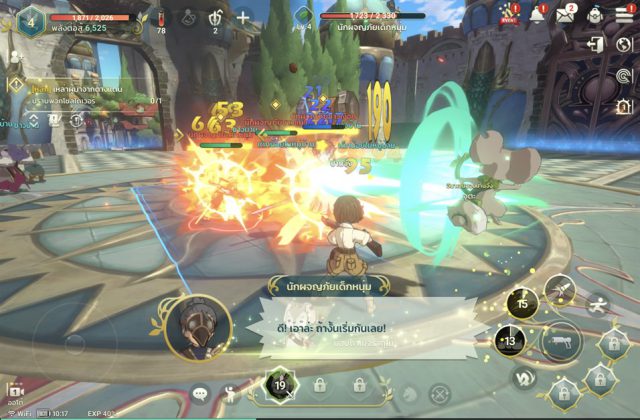Fire the gun basic attack button
The image size is (640, 420).
click(x=562, y=342)
